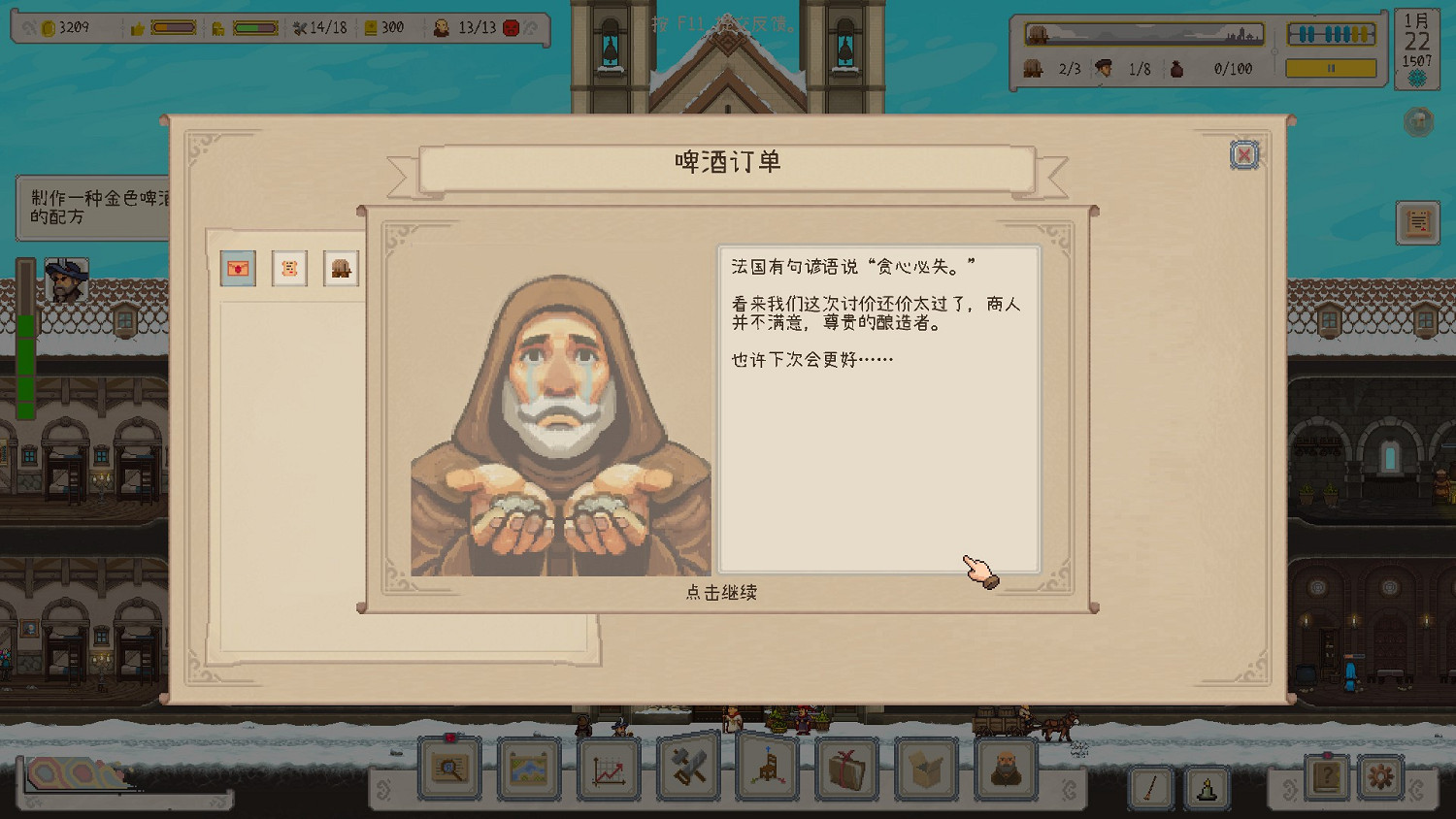Image resolution: width=1456 pixels, height=819 pixels.
Task: Expand the scroll panel below the close button
Action: [x=1417, y=221]
